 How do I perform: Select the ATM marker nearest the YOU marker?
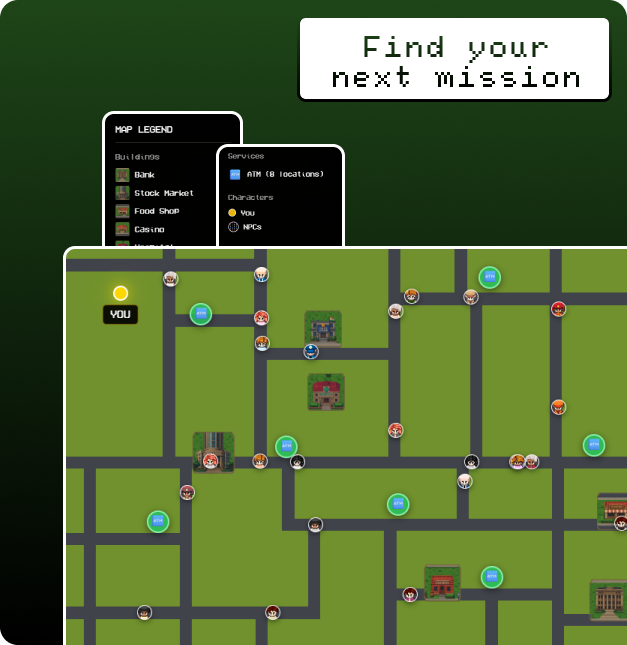201,313
